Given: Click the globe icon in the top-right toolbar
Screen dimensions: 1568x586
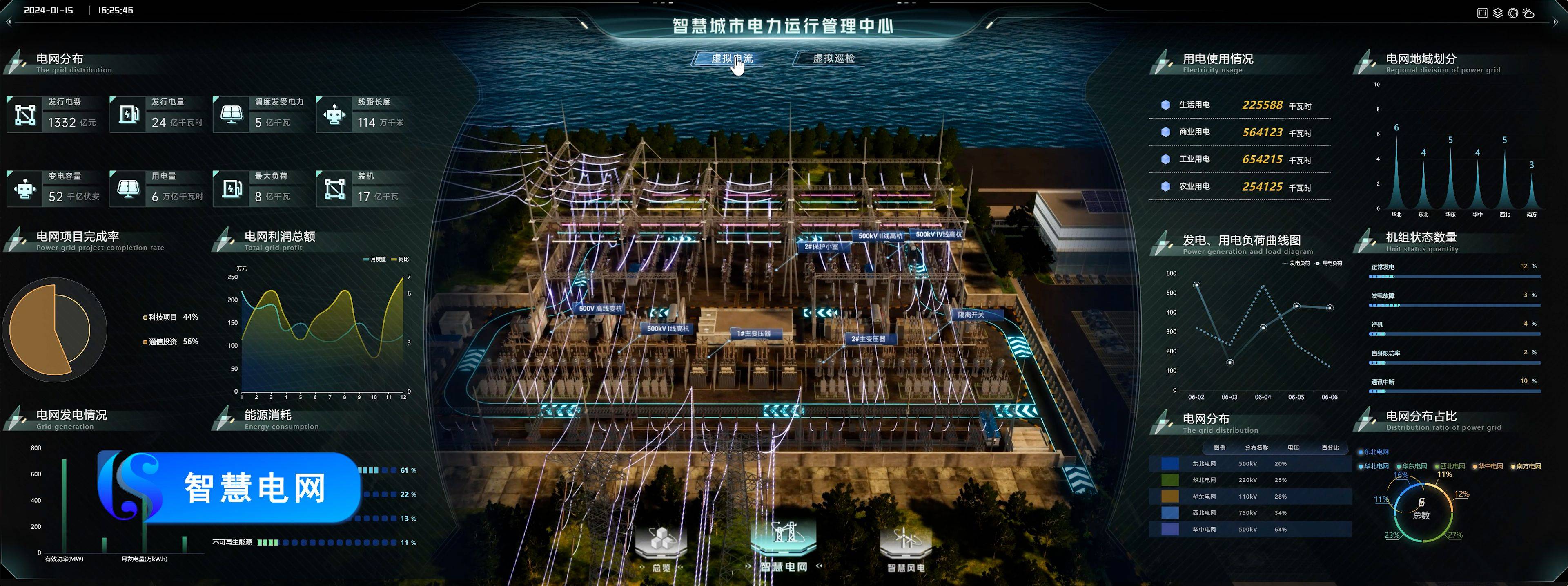Looking at the screenshot, I should 1513,12.
